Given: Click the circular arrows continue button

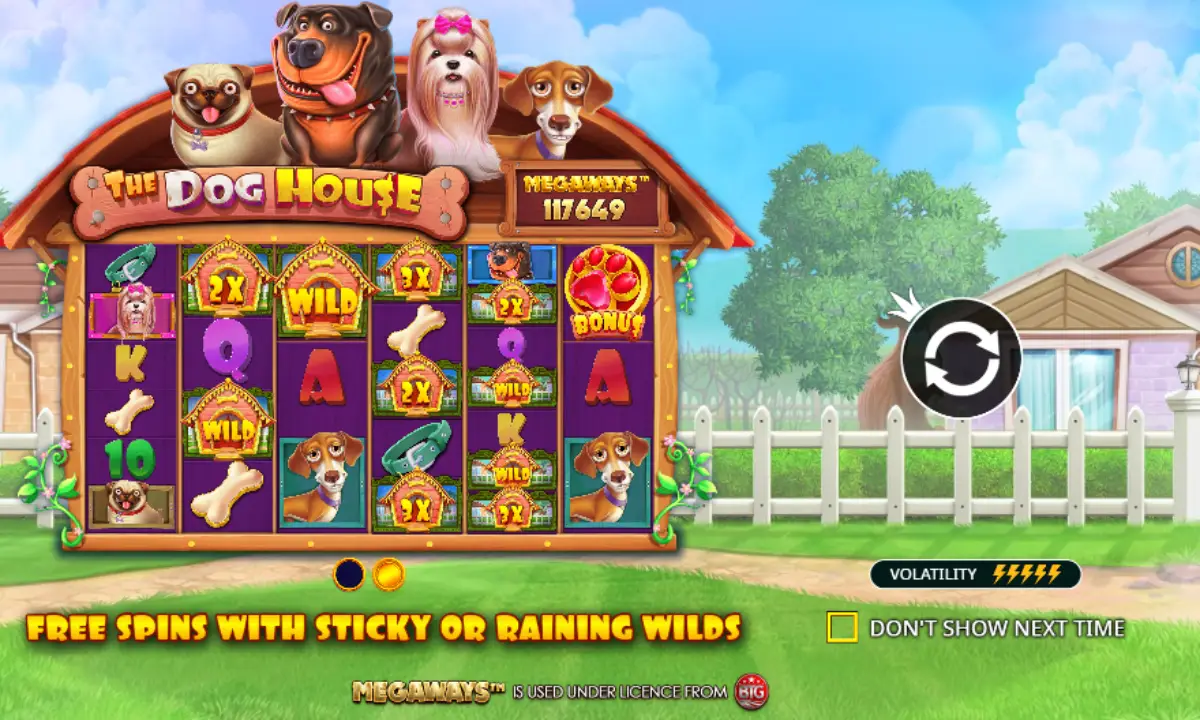Looking at the screenshot, I should 960,358.
